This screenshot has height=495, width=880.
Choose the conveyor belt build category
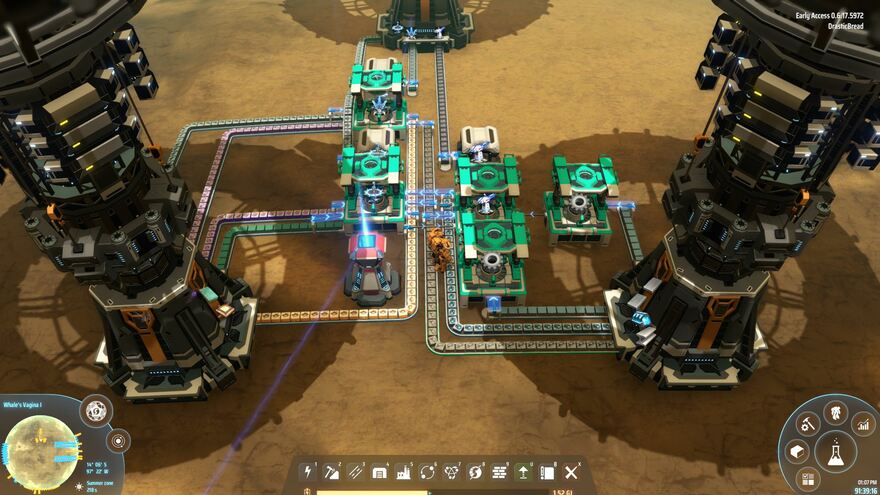(x=356, y=471)
